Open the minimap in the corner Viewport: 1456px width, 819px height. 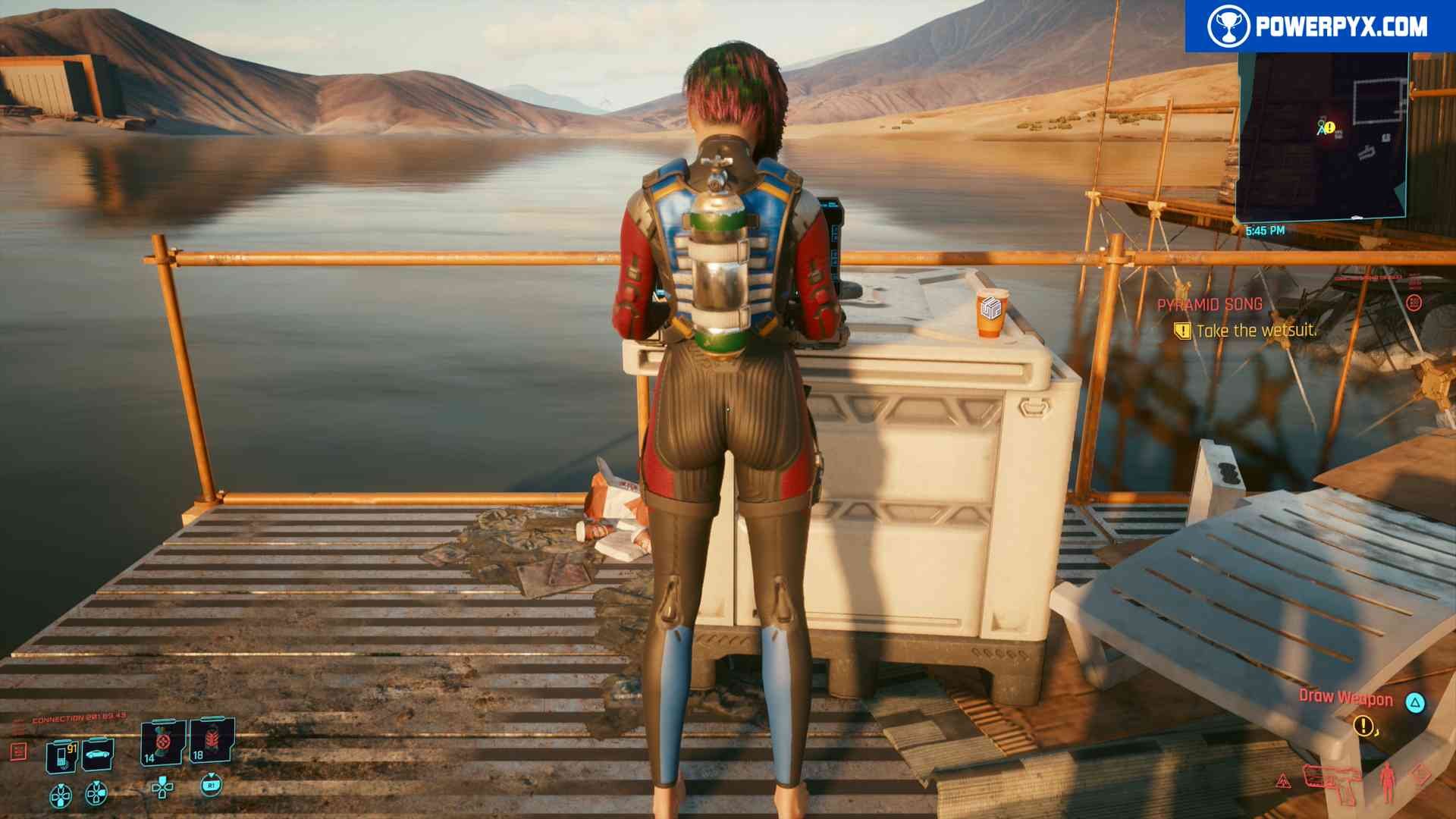pyautogui.click(x=1323, y=136)
